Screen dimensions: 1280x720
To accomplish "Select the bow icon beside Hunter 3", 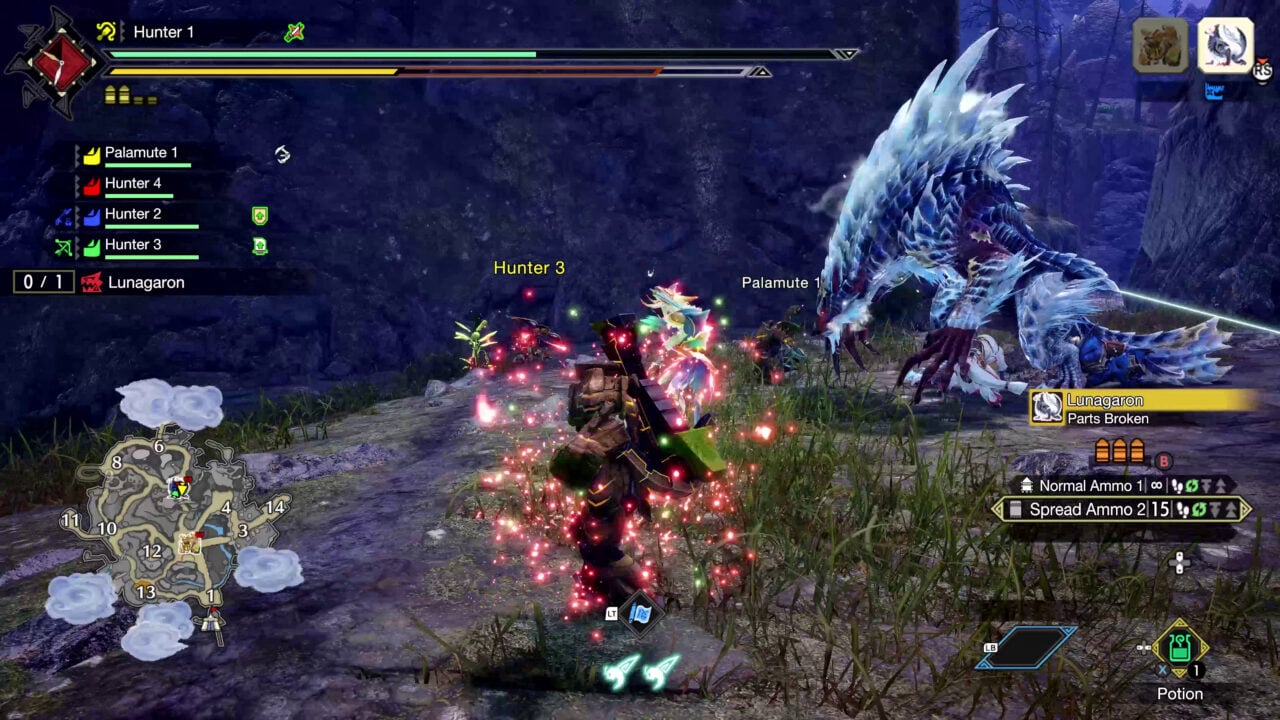I will tap(65, 247).
